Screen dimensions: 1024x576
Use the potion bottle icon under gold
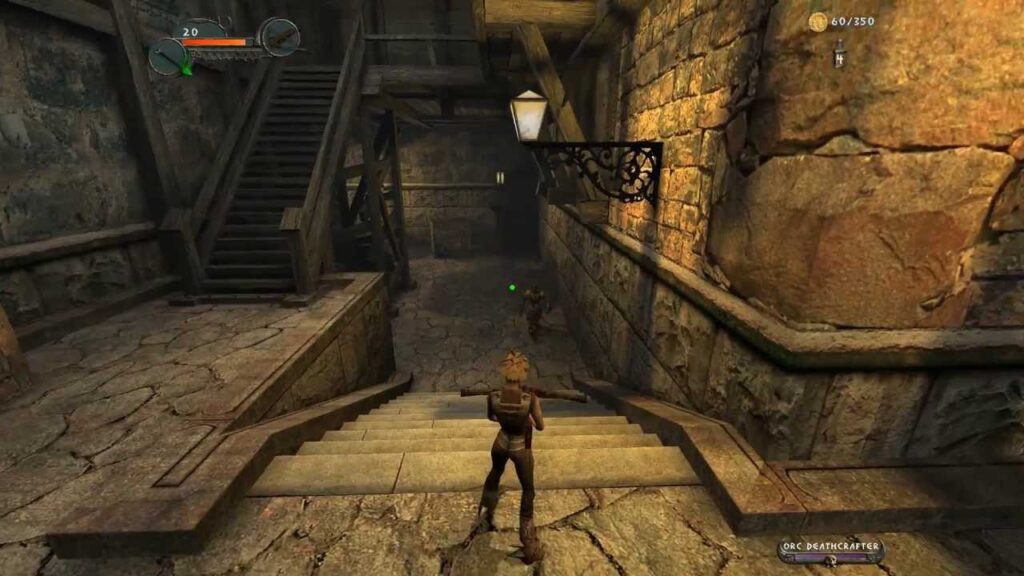(840, 54)
